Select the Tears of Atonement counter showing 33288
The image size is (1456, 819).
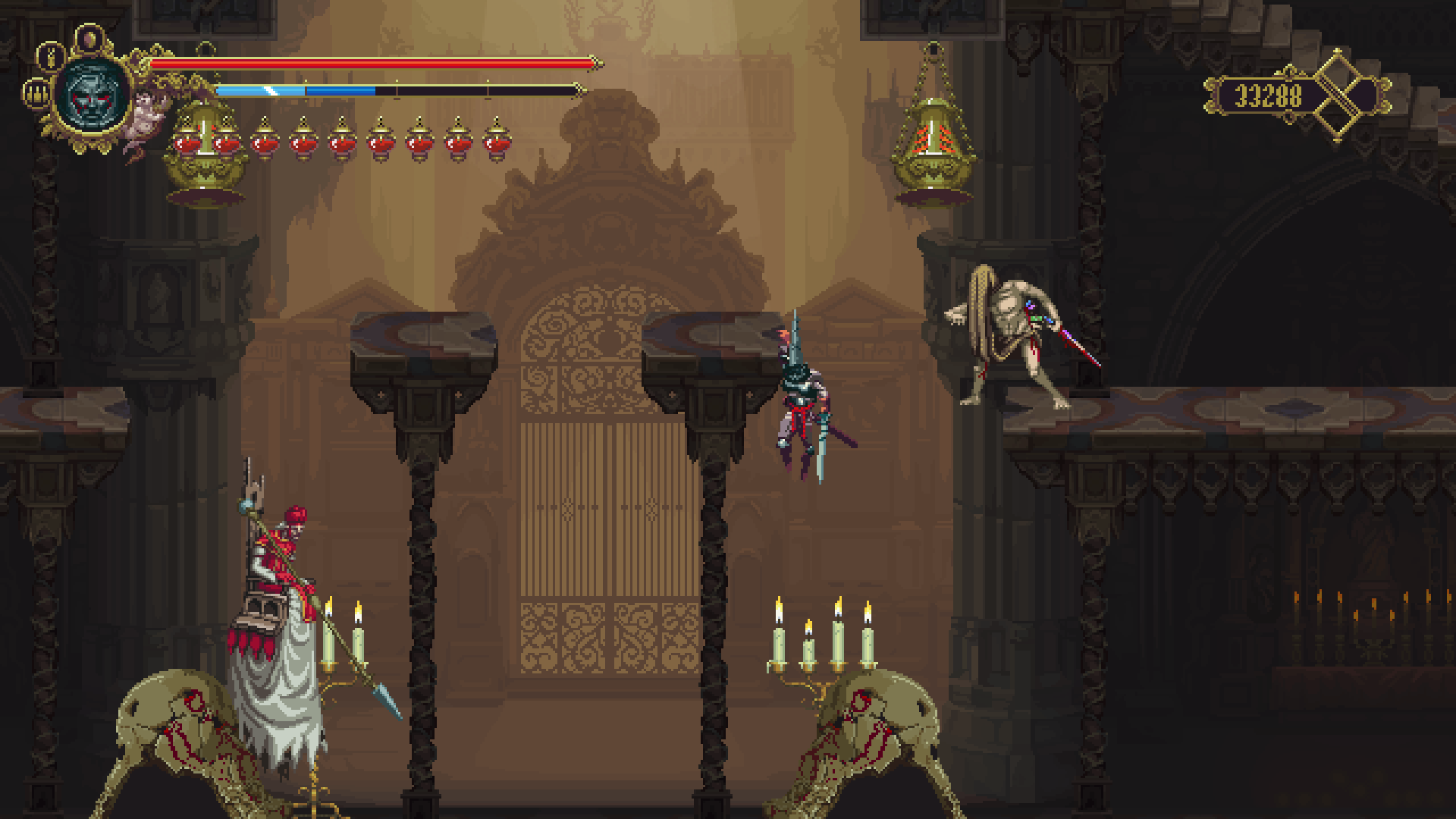tap(1269, 93)
